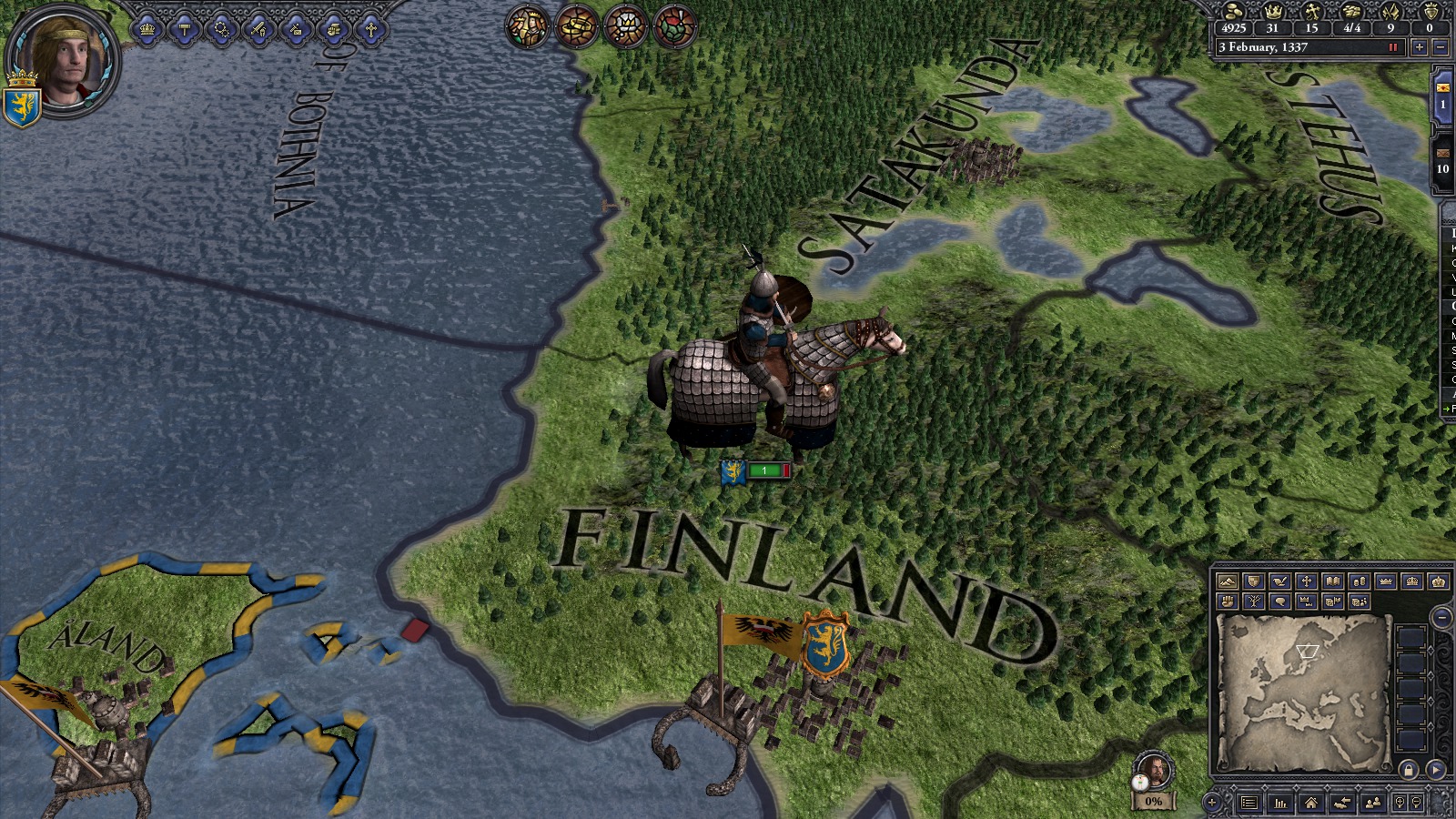Toggle the terrain map mode
Image resolution: width=1456 pixels, height=819 pixels.
pos(1227,581)
